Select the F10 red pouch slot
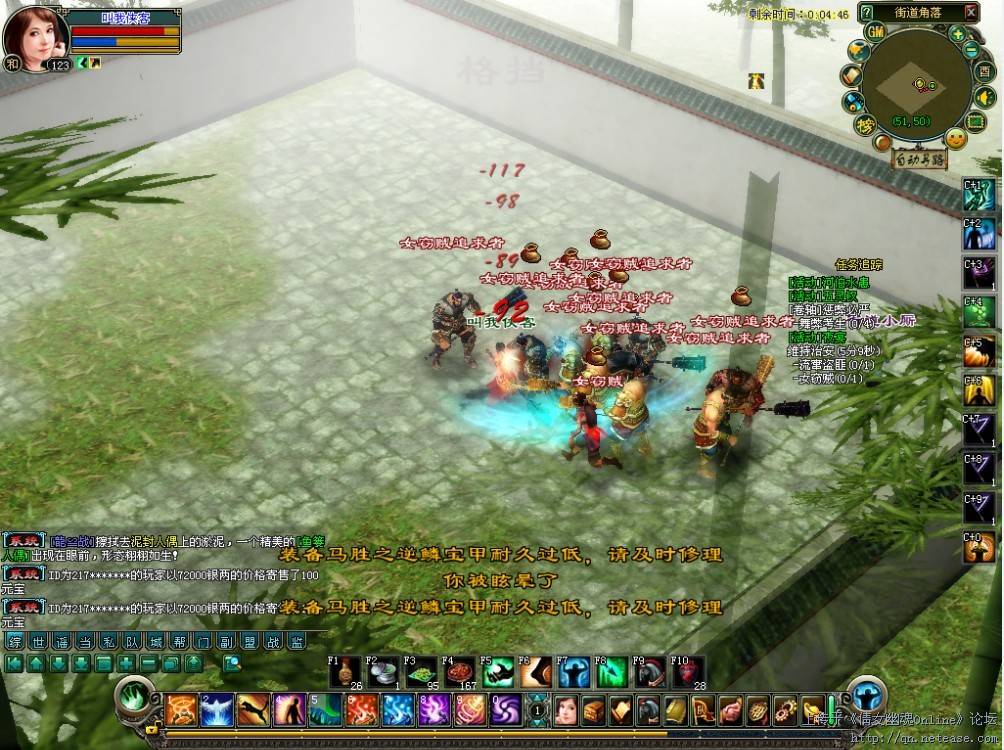1004x750 pixels. pyautogui.click(x=688, y=672)
